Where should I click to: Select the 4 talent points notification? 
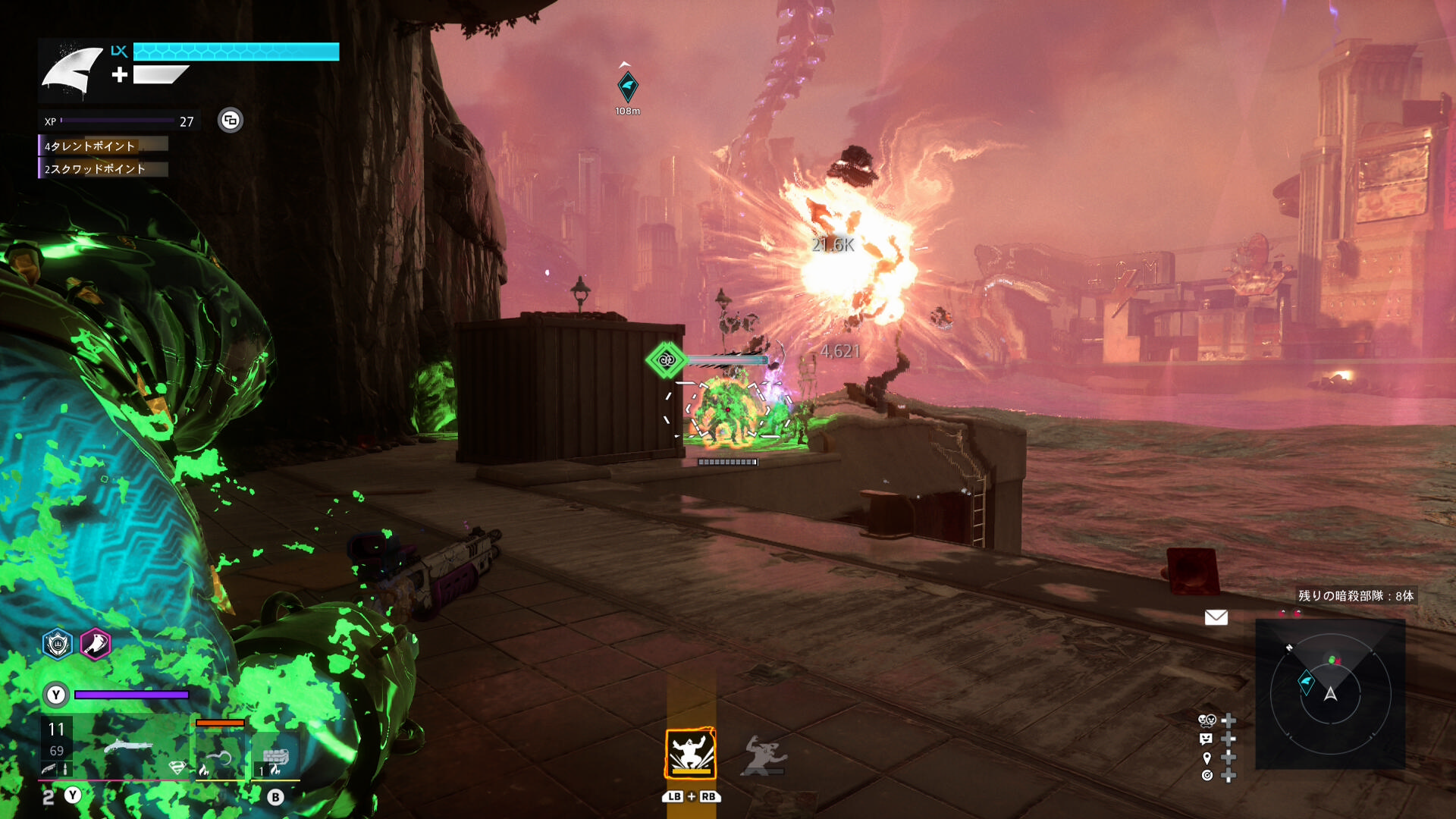pyautogui.click(x=103, y=145)
